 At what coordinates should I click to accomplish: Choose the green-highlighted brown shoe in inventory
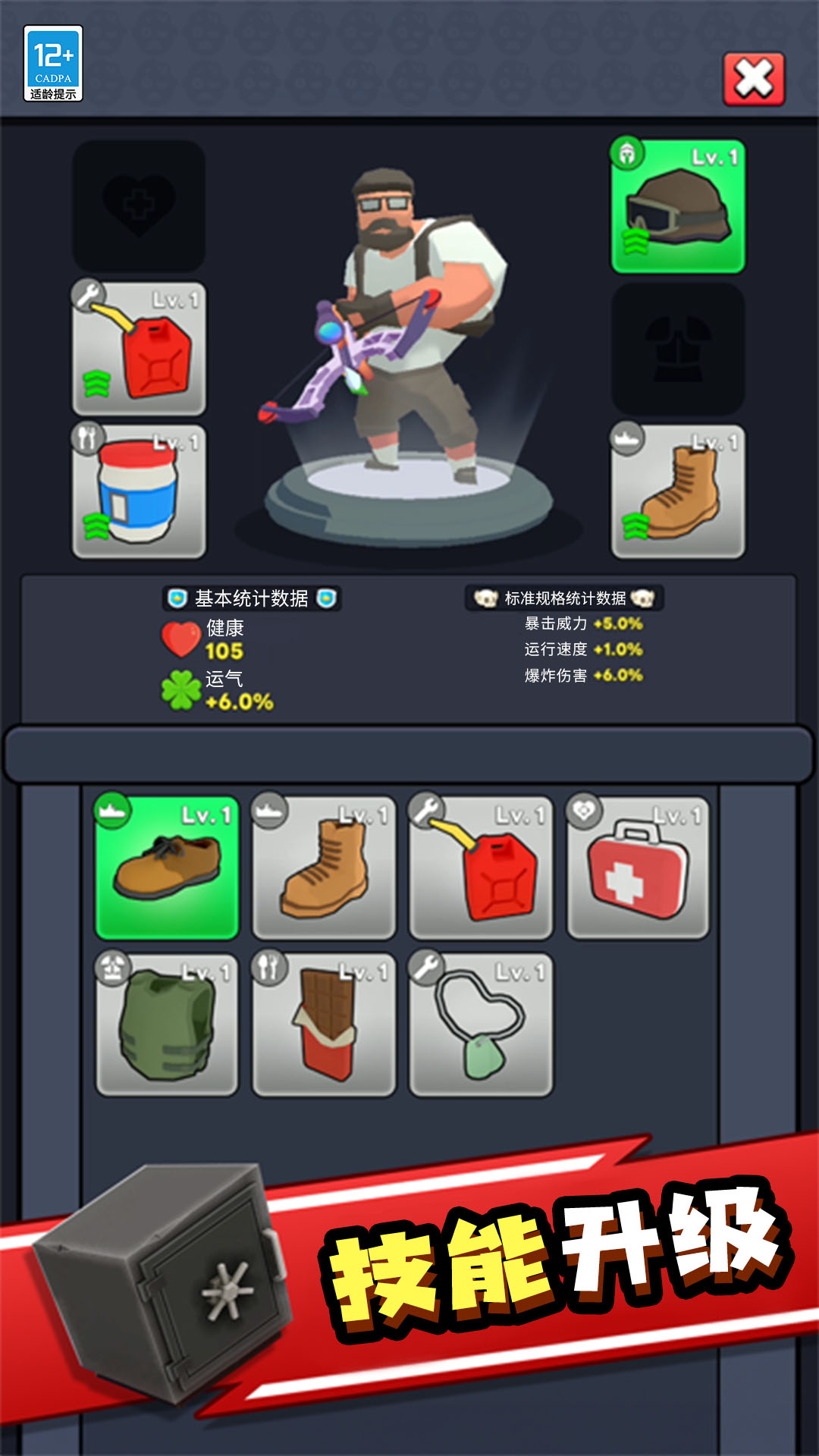coord(168,868)
